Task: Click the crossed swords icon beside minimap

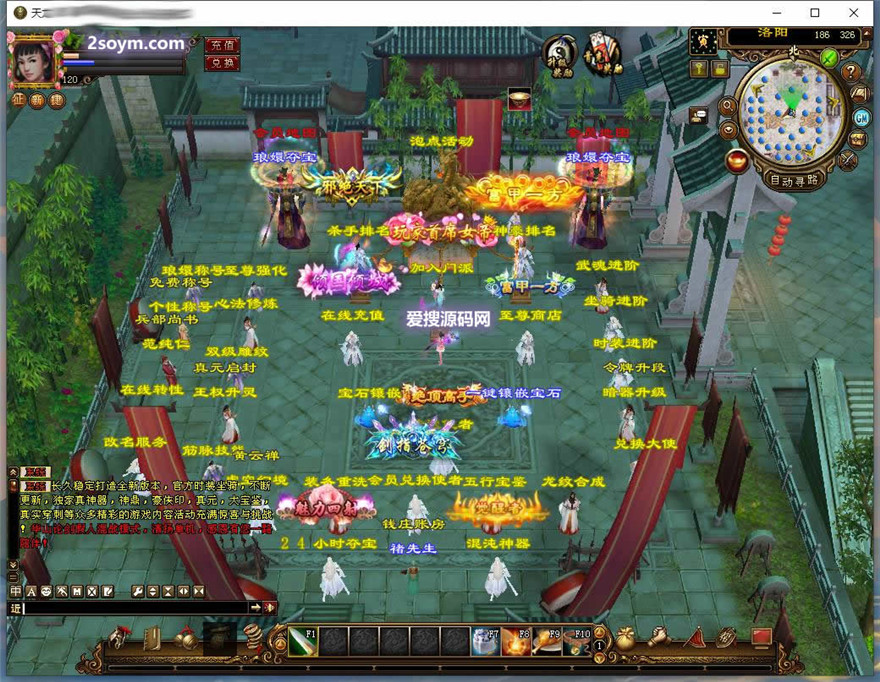Action: click(849, 160)
